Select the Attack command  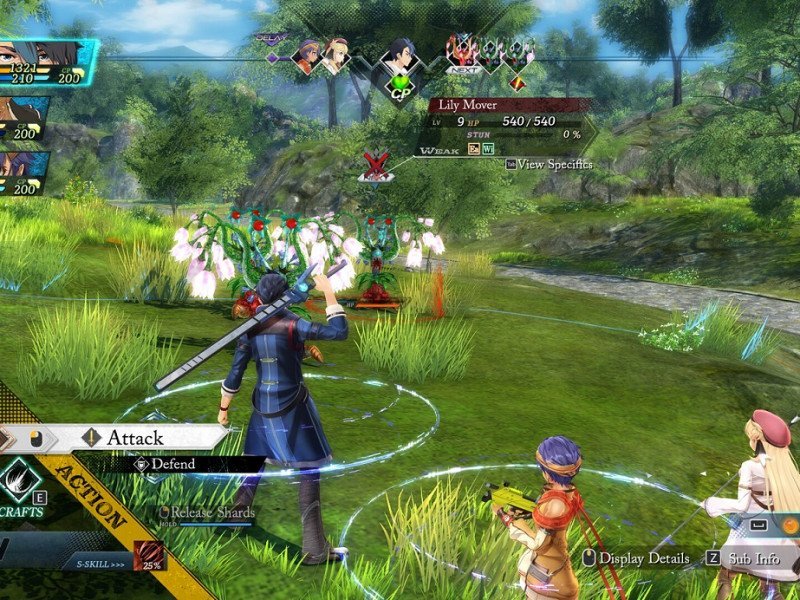coord(135,437)
